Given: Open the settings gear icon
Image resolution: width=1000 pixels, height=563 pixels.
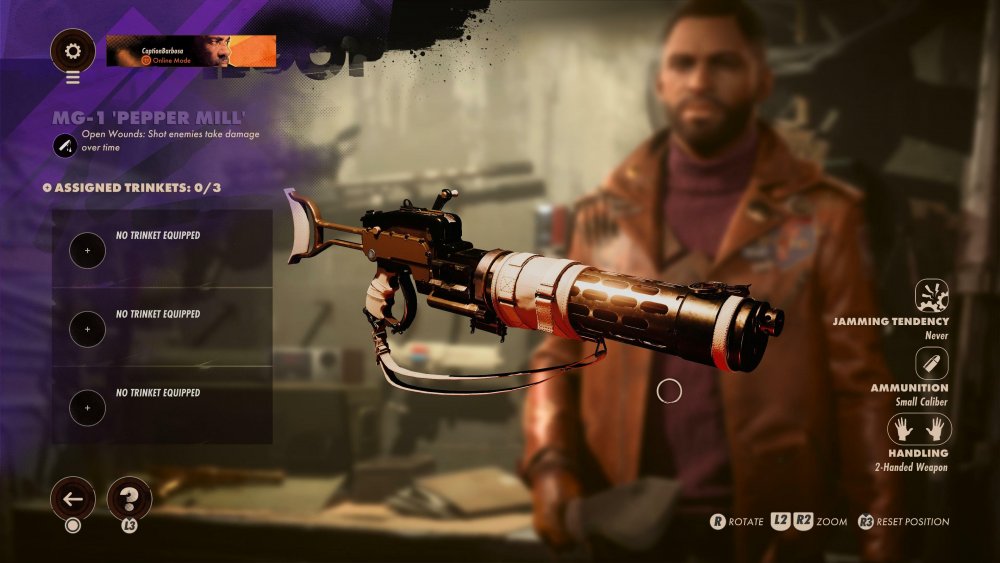Looking at the screenshot, I should pyautogui.click(x=73, y=50).
